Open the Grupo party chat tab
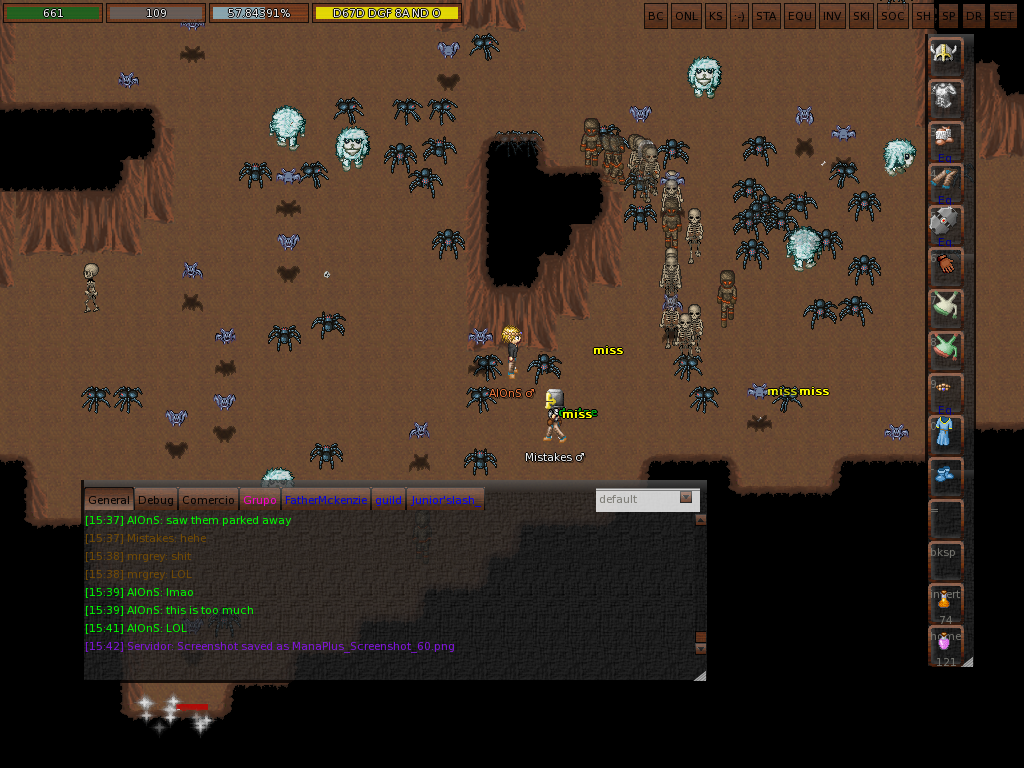This screenshot has width=1024, height=768. [x=259, y=500]
